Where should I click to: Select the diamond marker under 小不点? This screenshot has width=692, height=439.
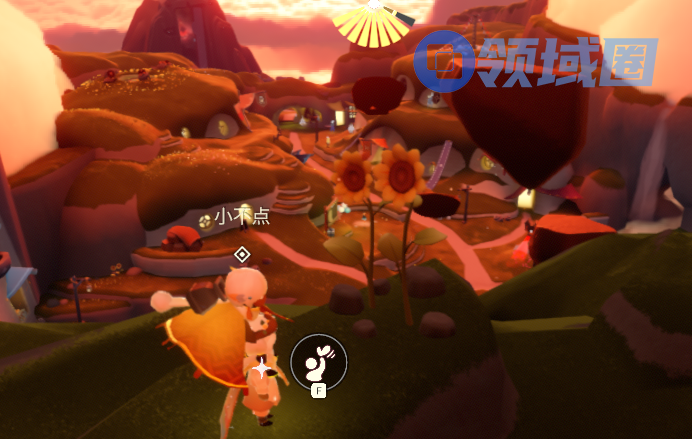[x=241, y=255]
